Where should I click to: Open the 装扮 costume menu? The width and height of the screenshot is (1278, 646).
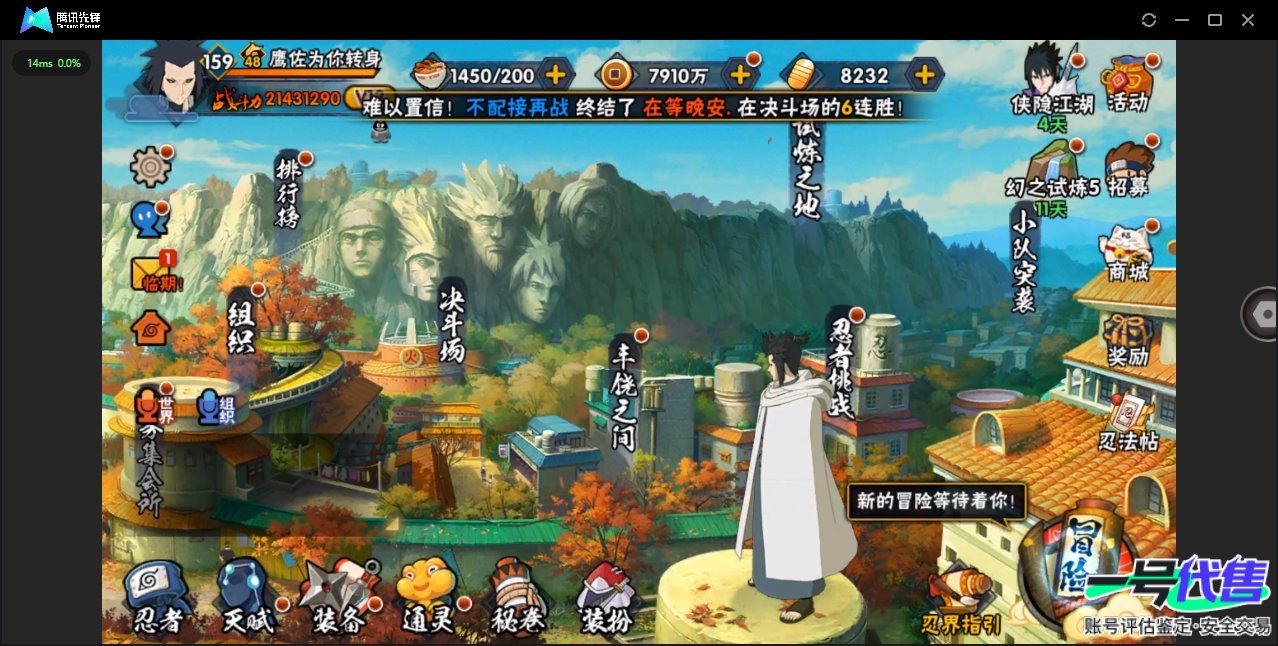(x=608, y=598)
